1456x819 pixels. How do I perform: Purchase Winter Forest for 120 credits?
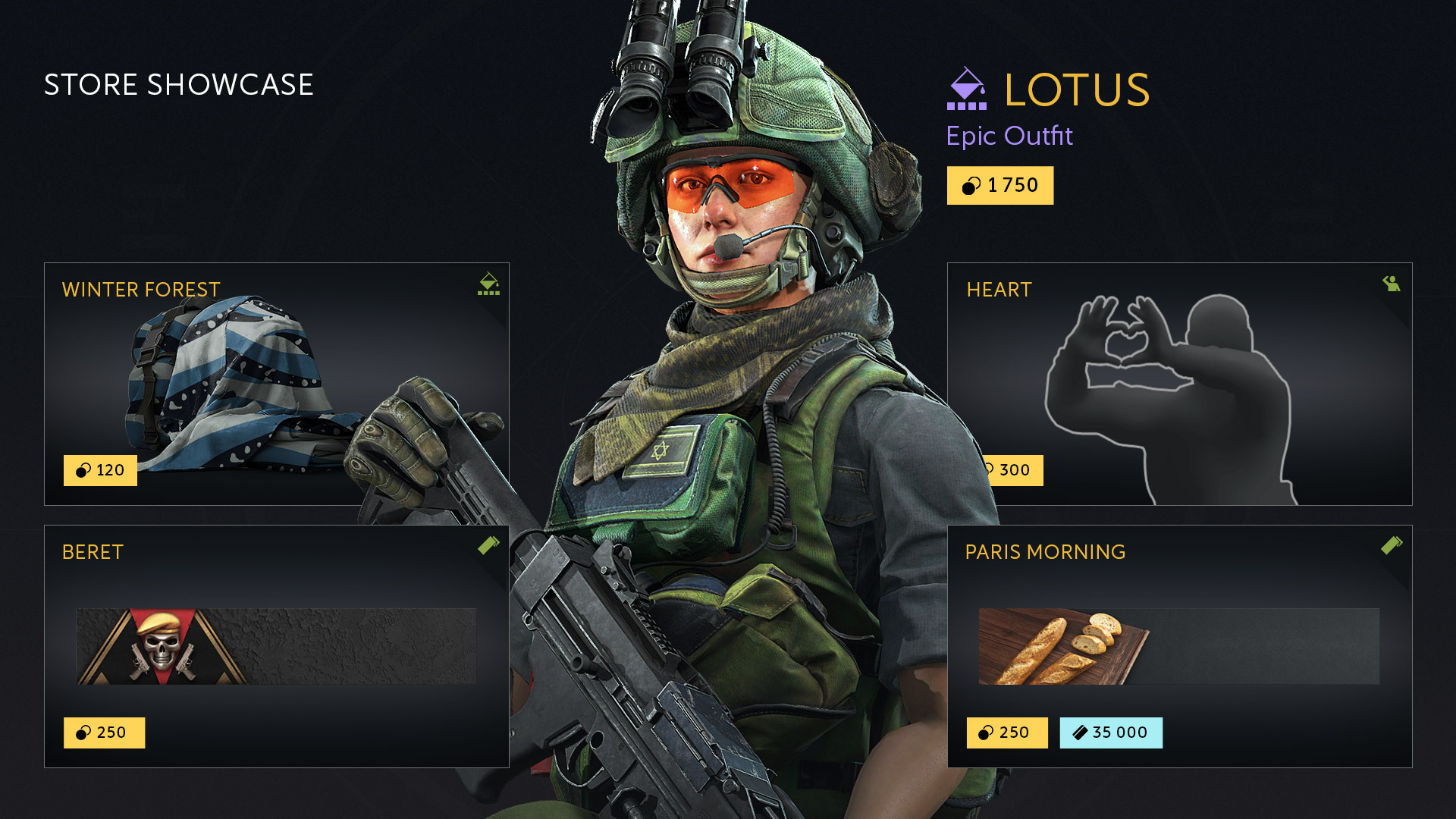click(x=100, y=471)
